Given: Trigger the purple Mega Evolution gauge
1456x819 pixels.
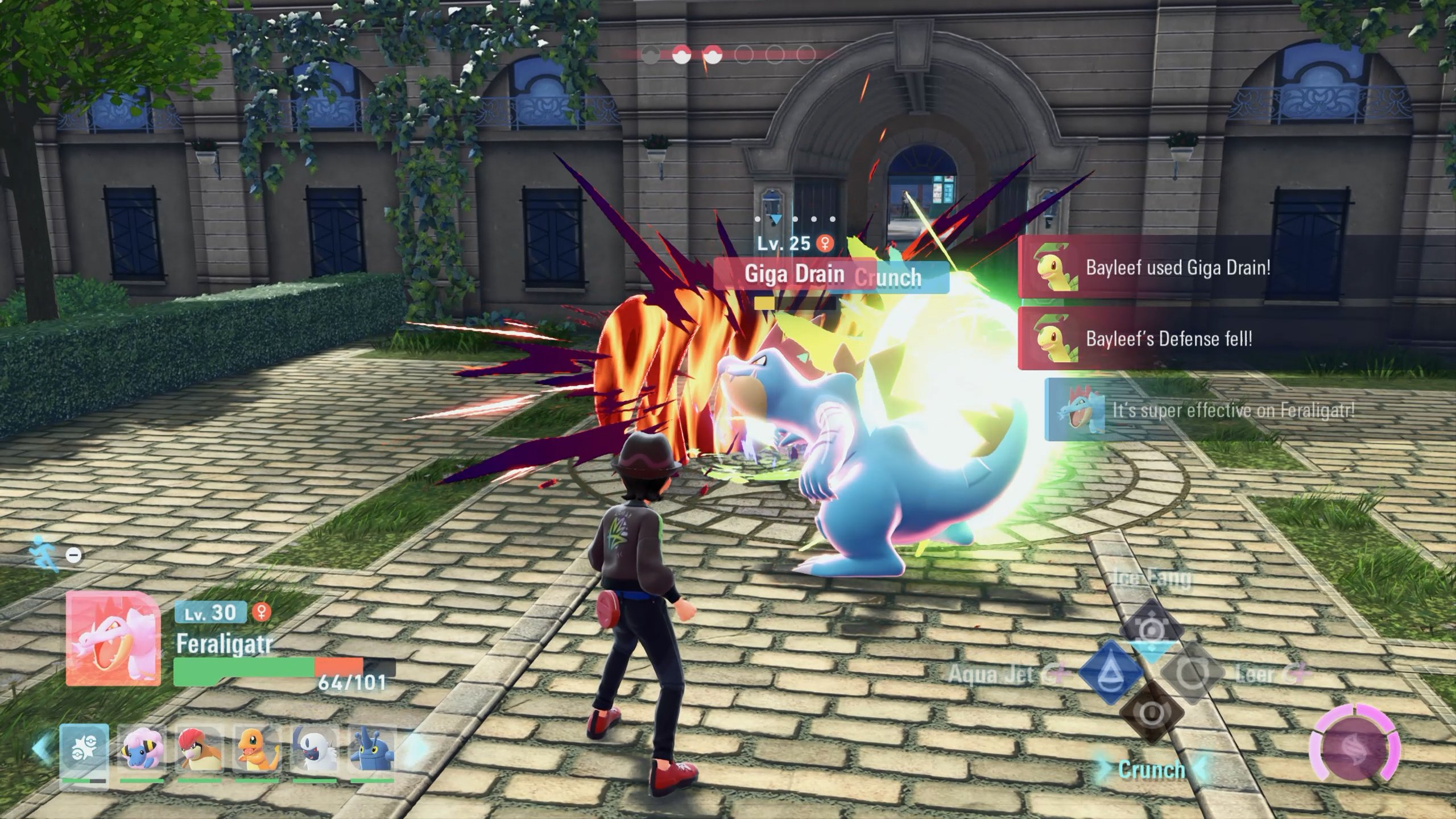Looking at the screenshot, I should tap(1354, 750).
